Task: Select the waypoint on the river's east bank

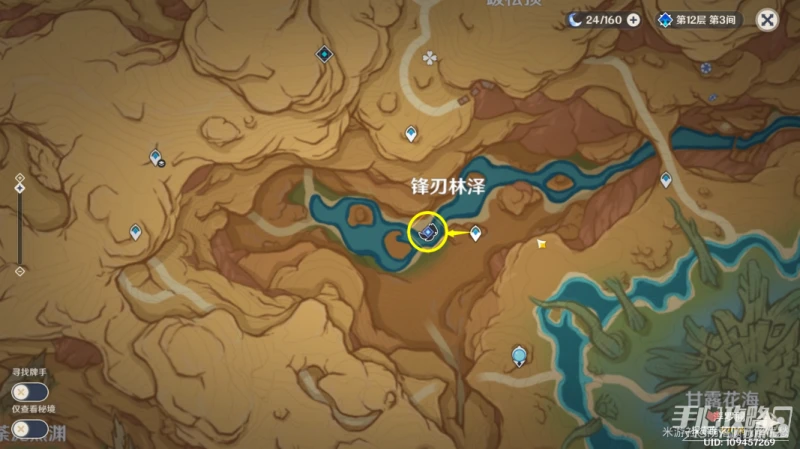Action: [666, 179]
